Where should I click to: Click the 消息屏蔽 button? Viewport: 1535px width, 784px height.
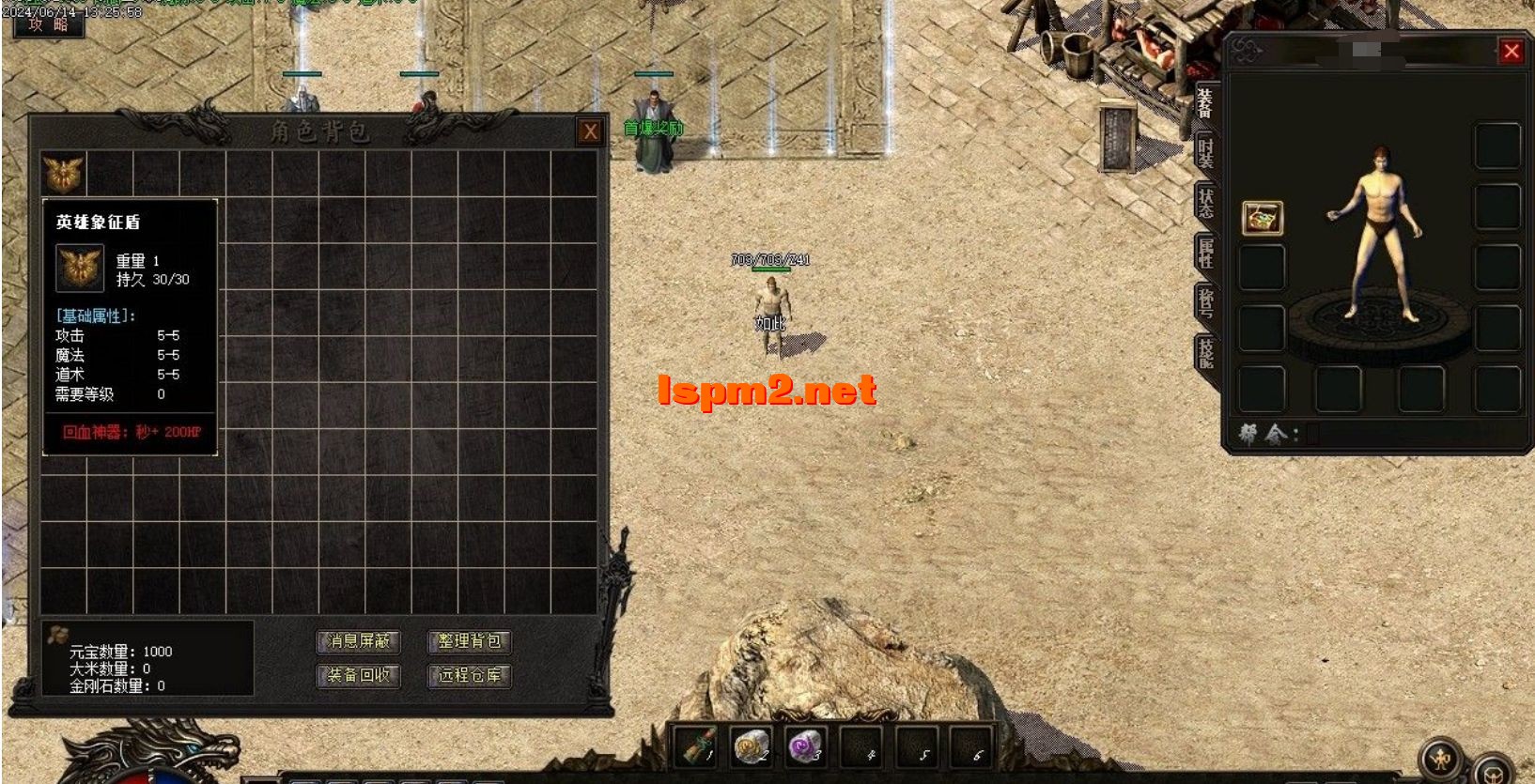tap(359, 641)
